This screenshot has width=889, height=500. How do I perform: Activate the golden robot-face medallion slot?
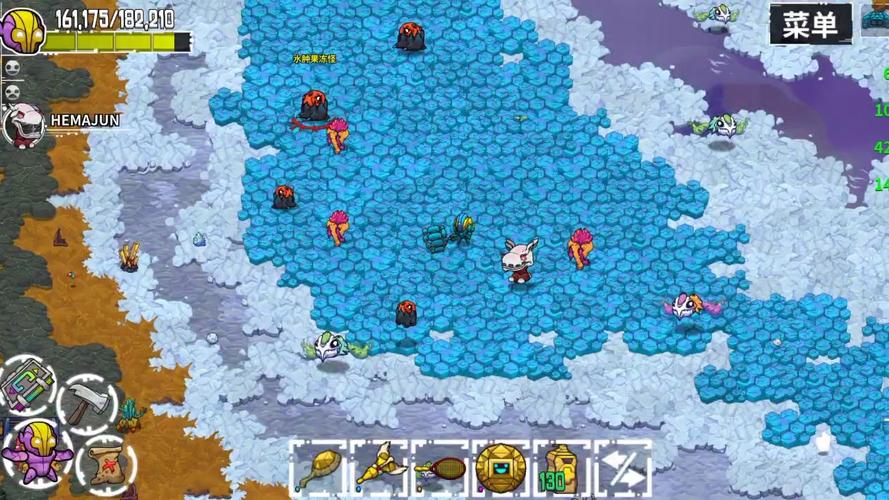(x=501, y=467)
